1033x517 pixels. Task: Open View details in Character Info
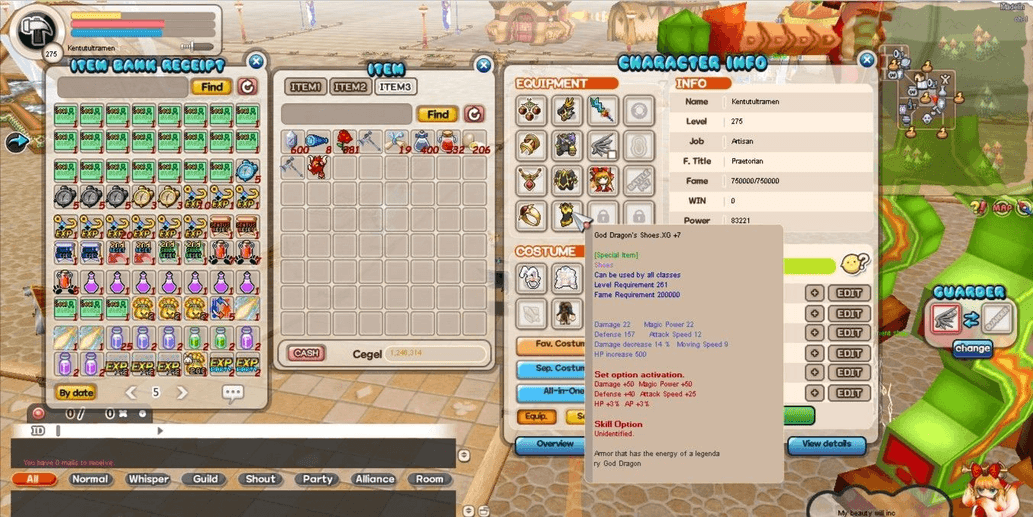point(826,444)
